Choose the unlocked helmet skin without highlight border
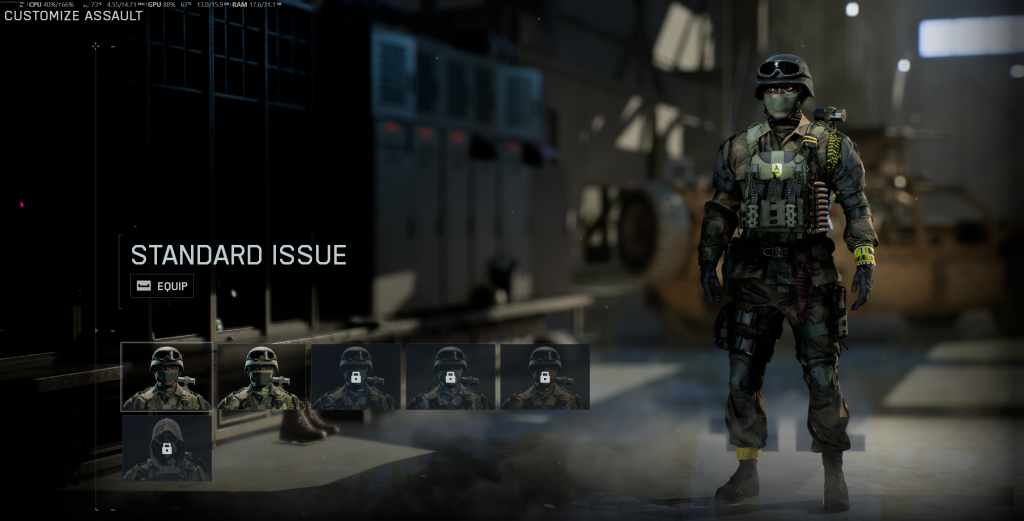The image size is (1024, 521). pyautogui.click(x=261, y=376)
